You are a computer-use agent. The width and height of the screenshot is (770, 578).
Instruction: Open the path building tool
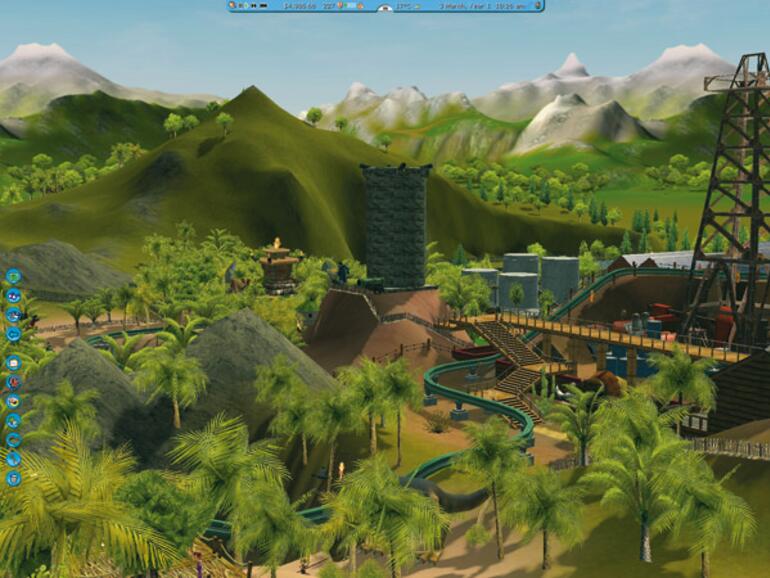[14, 438]
